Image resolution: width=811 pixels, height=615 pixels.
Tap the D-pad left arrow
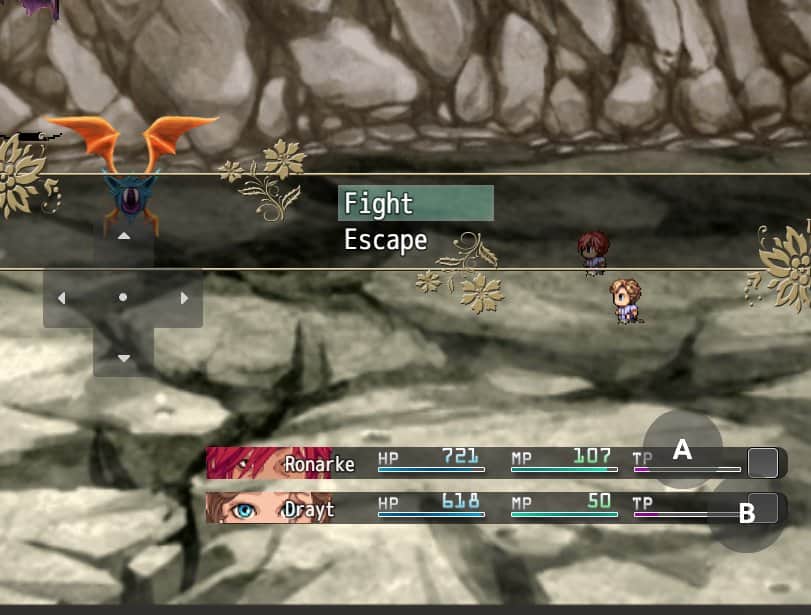click(x=62, y=298)
